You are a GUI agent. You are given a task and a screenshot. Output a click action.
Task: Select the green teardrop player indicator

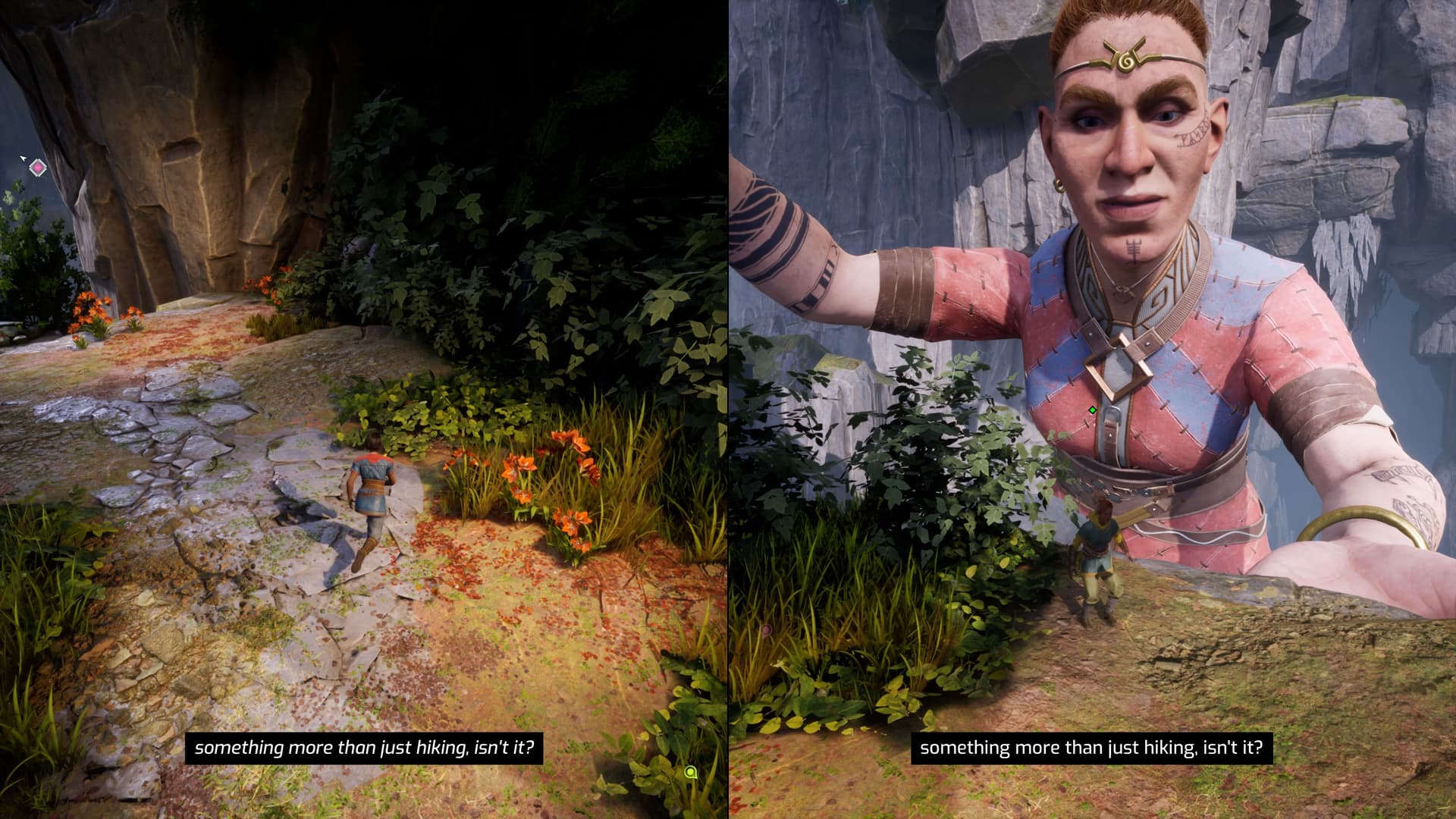click(x=690, y=772)
